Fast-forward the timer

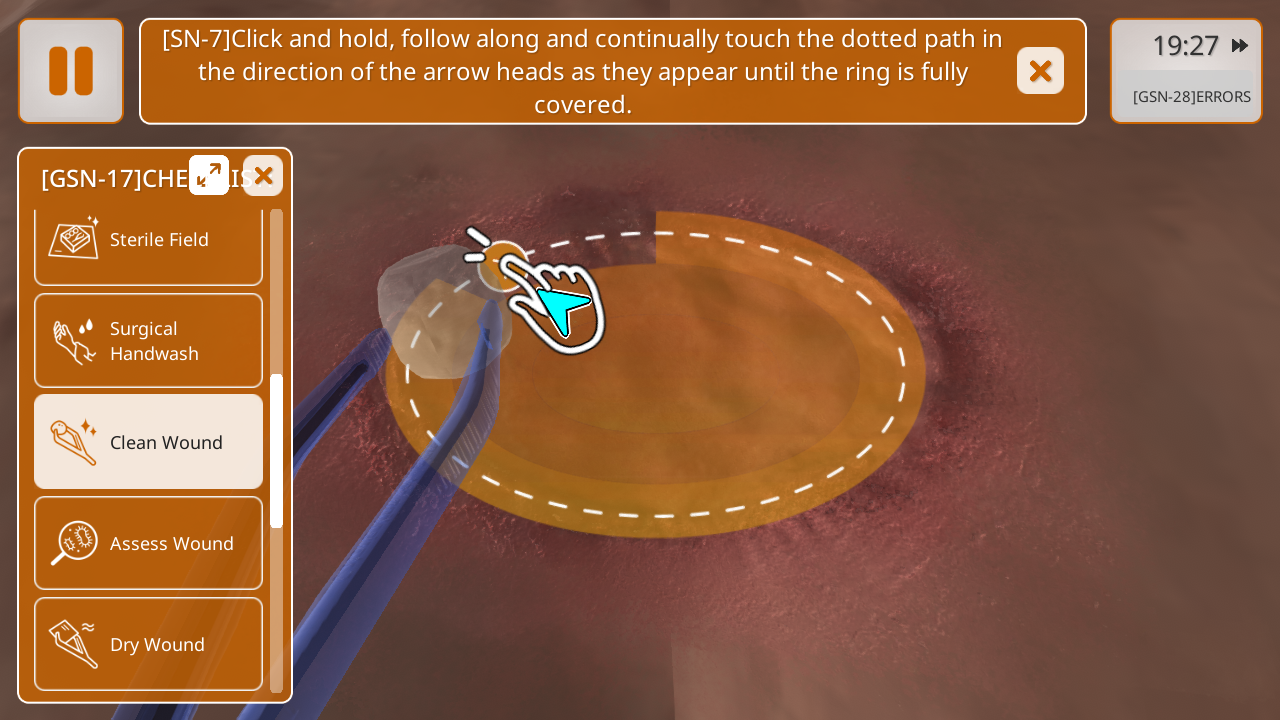pyautogui.click(x=1240, y=45)
